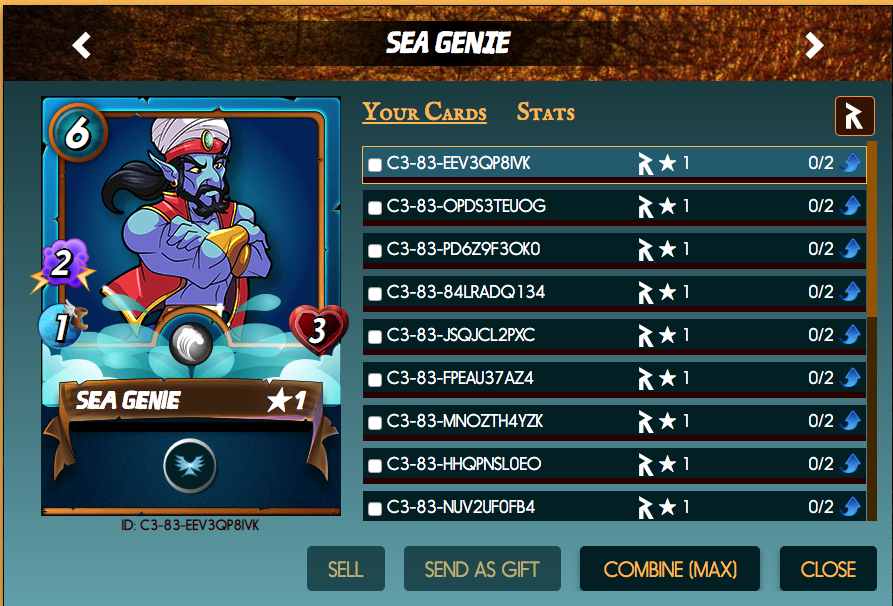Click the orange-bordered icon button above the card list

point(854,116)
